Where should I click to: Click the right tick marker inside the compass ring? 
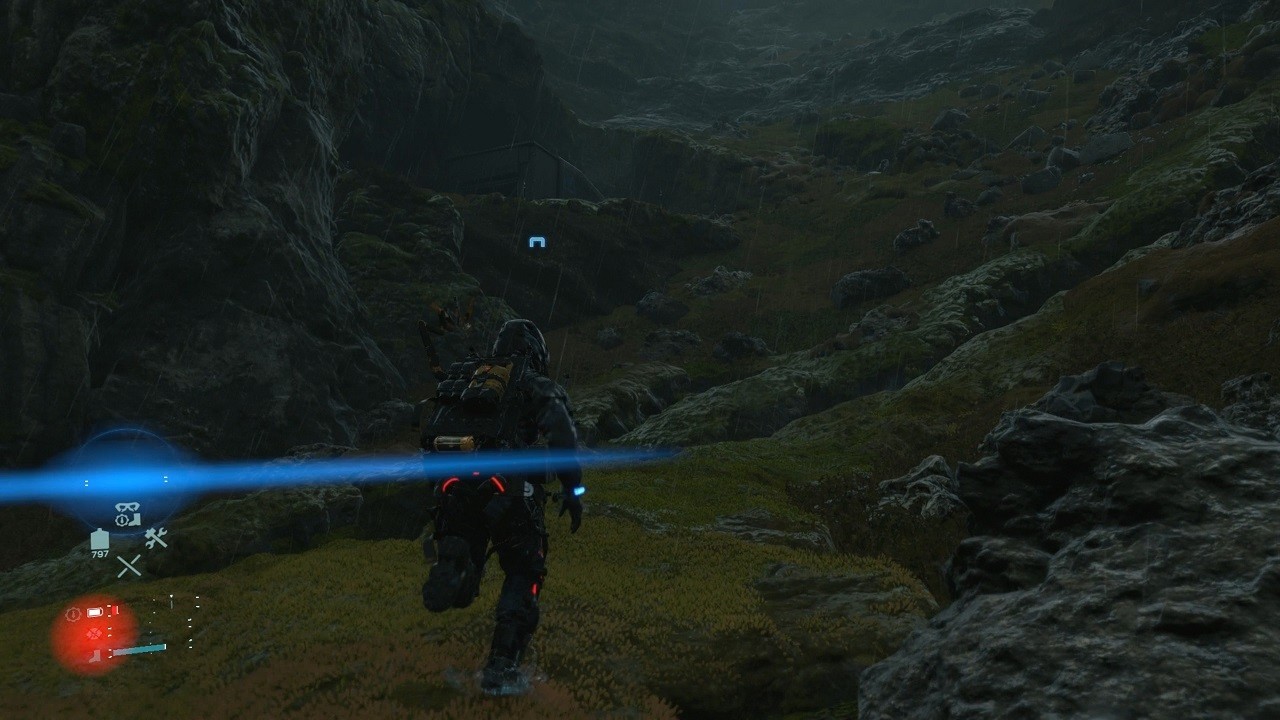pos(164,480)
